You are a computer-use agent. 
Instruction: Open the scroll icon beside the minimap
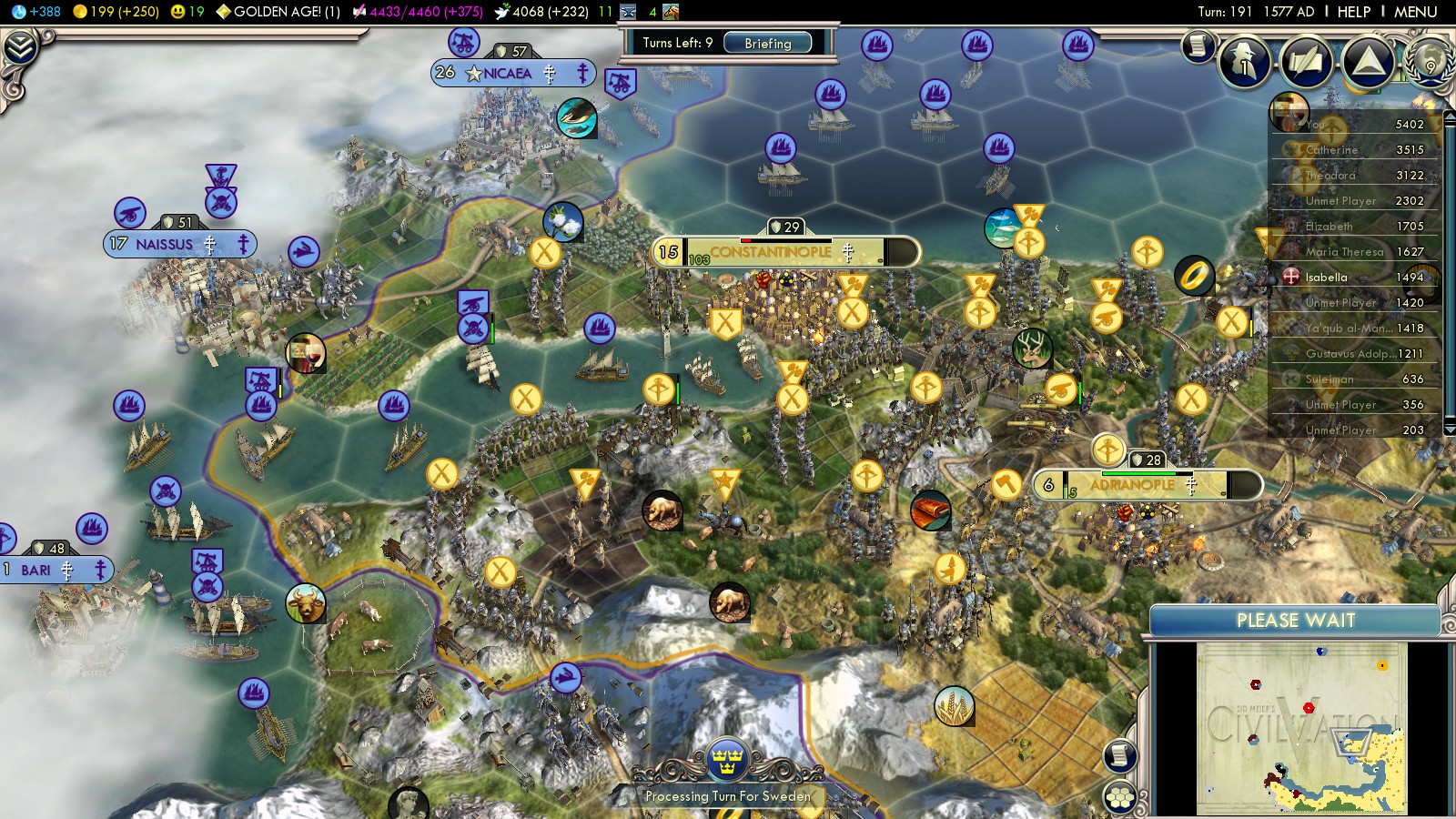[1120, 755]
